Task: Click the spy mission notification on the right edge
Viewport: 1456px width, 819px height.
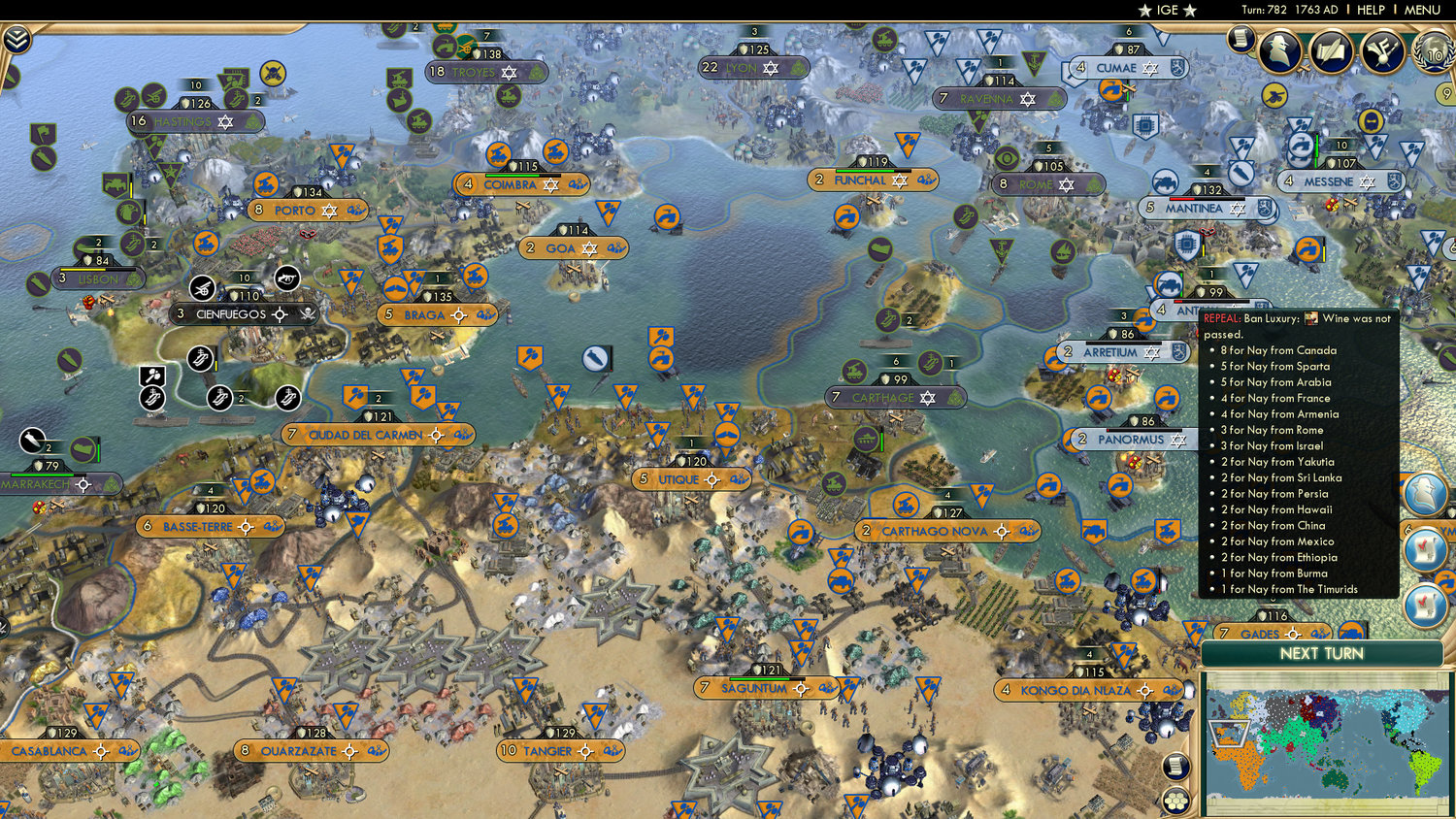Action: tap(1425, 493)
